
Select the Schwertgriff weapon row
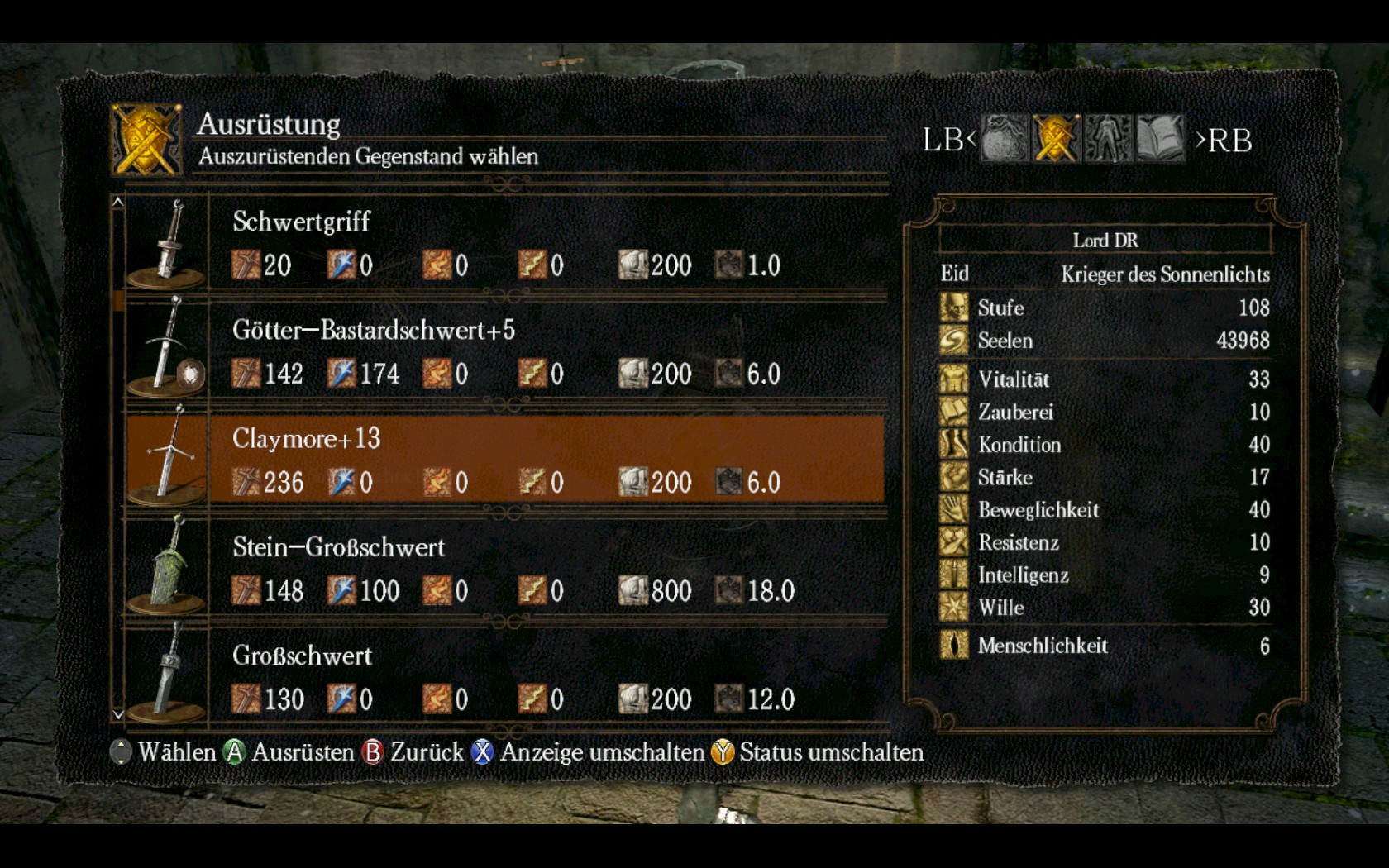(504, 243)
